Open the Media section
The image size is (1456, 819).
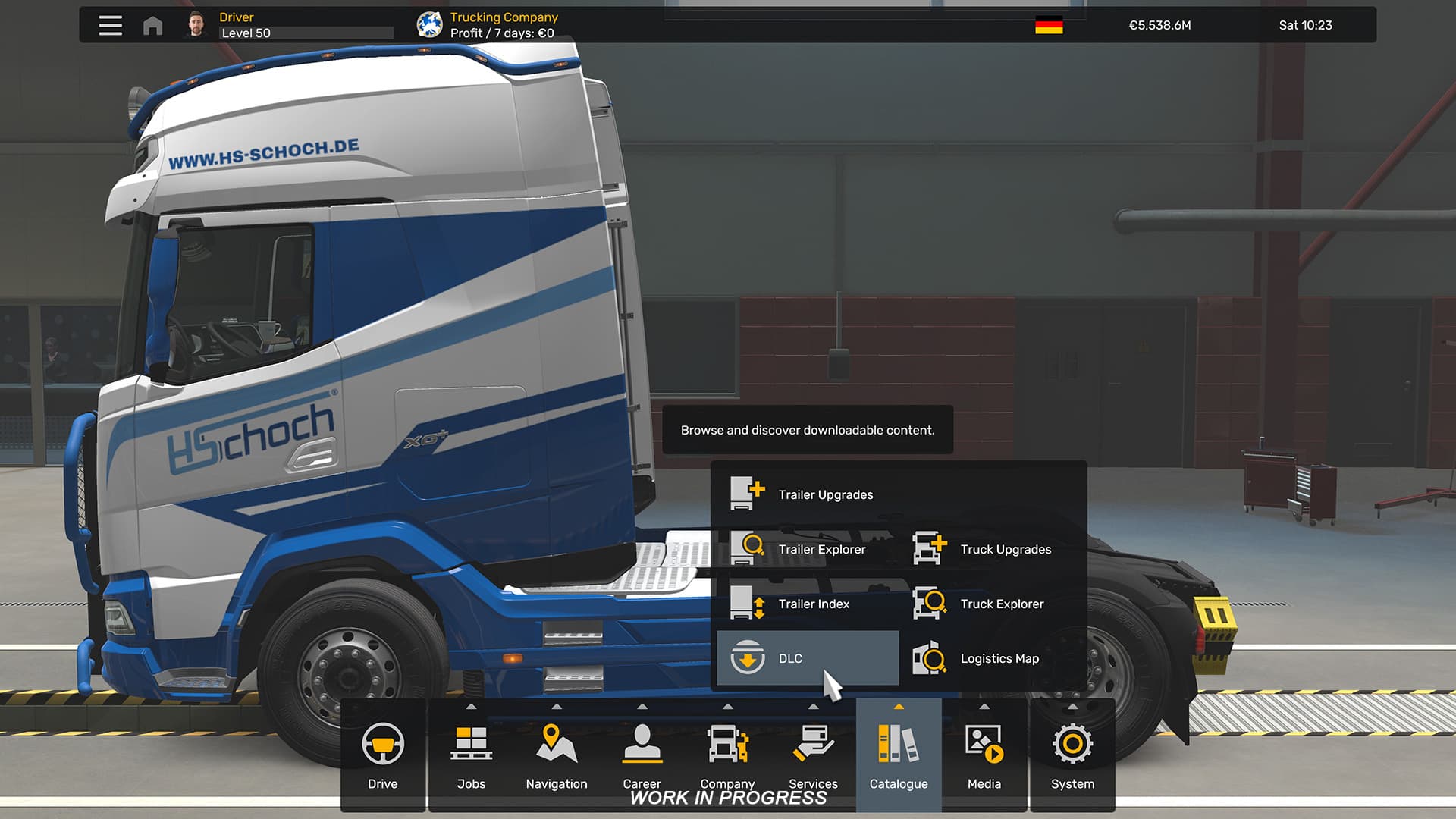(x=984, y=755)
